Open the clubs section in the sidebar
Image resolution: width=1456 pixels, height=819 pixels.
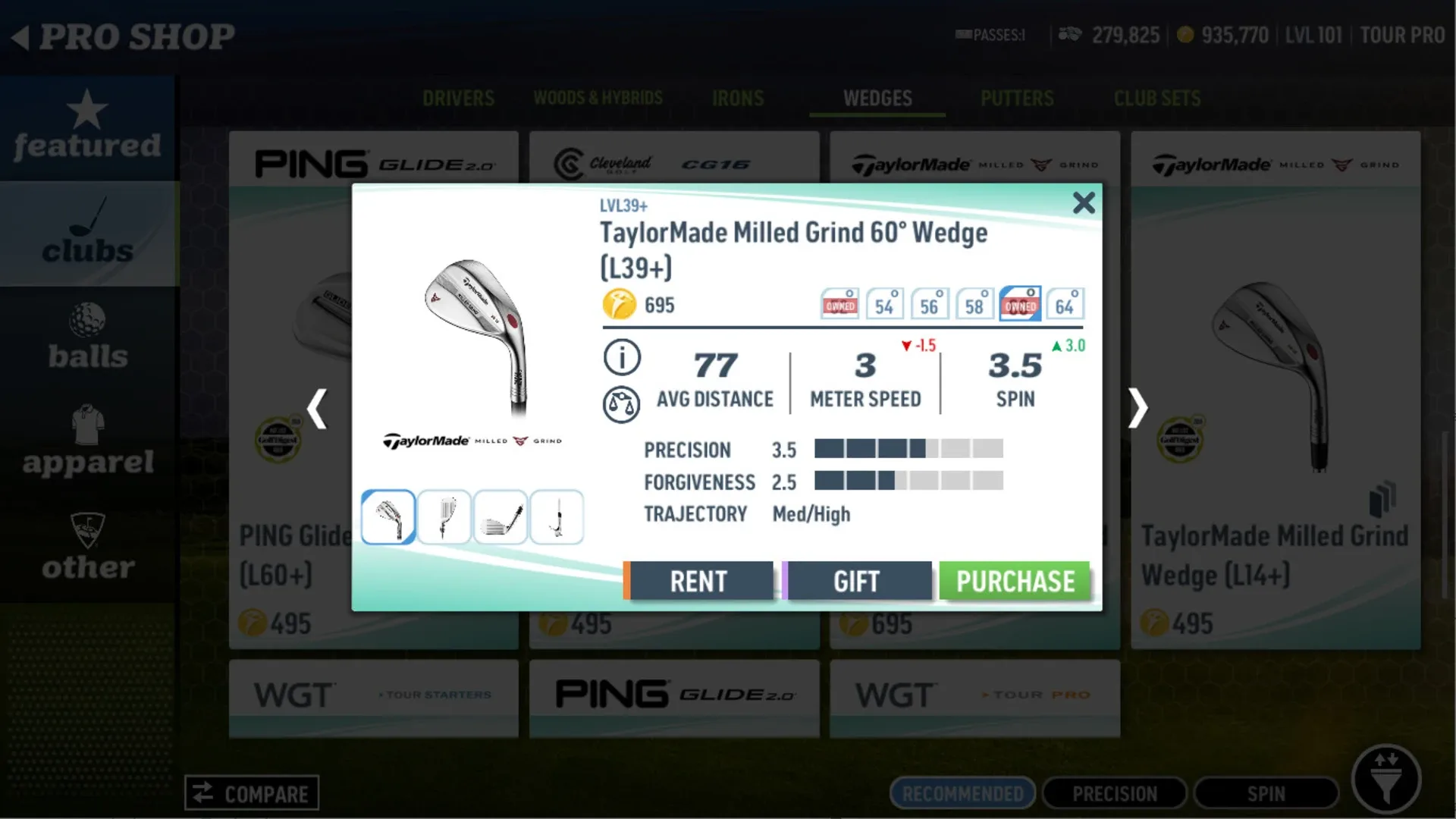point(89,235)
